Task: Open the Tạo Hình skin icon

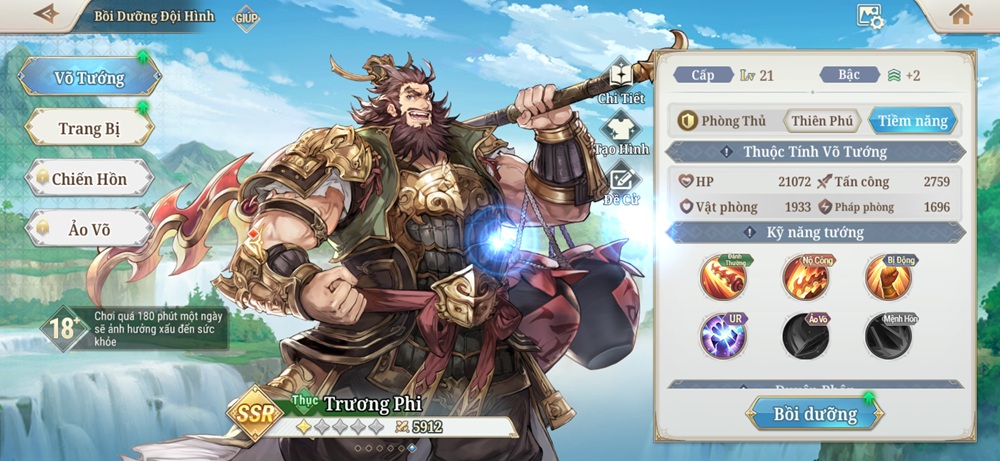Action: pos(621,132)
